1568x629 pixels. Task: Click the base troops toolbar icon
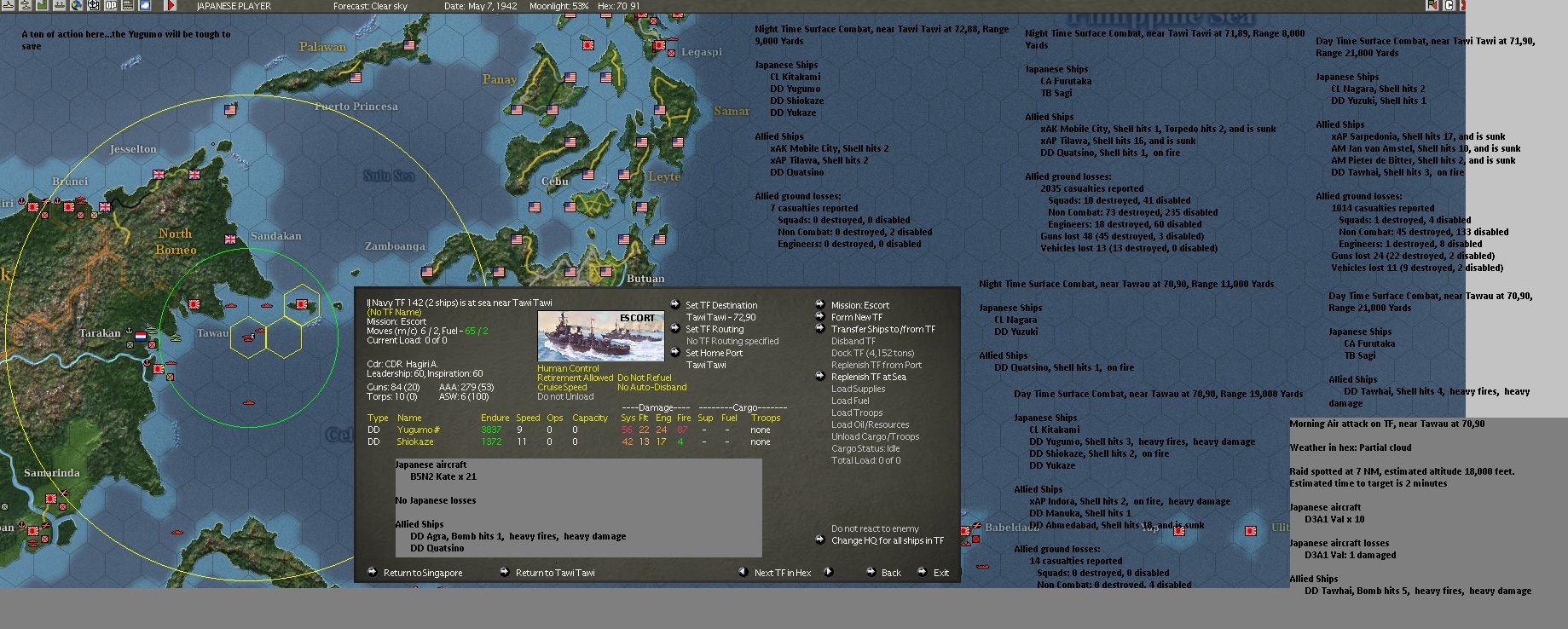pos(58,7)
